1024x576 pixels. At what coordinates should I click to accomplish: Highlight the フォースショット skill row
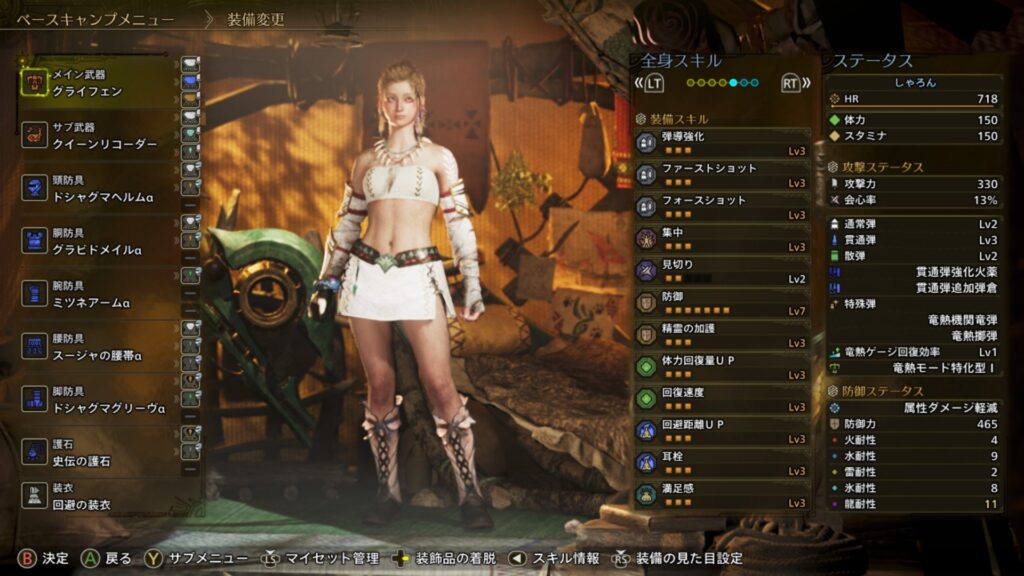click(722, 207)
